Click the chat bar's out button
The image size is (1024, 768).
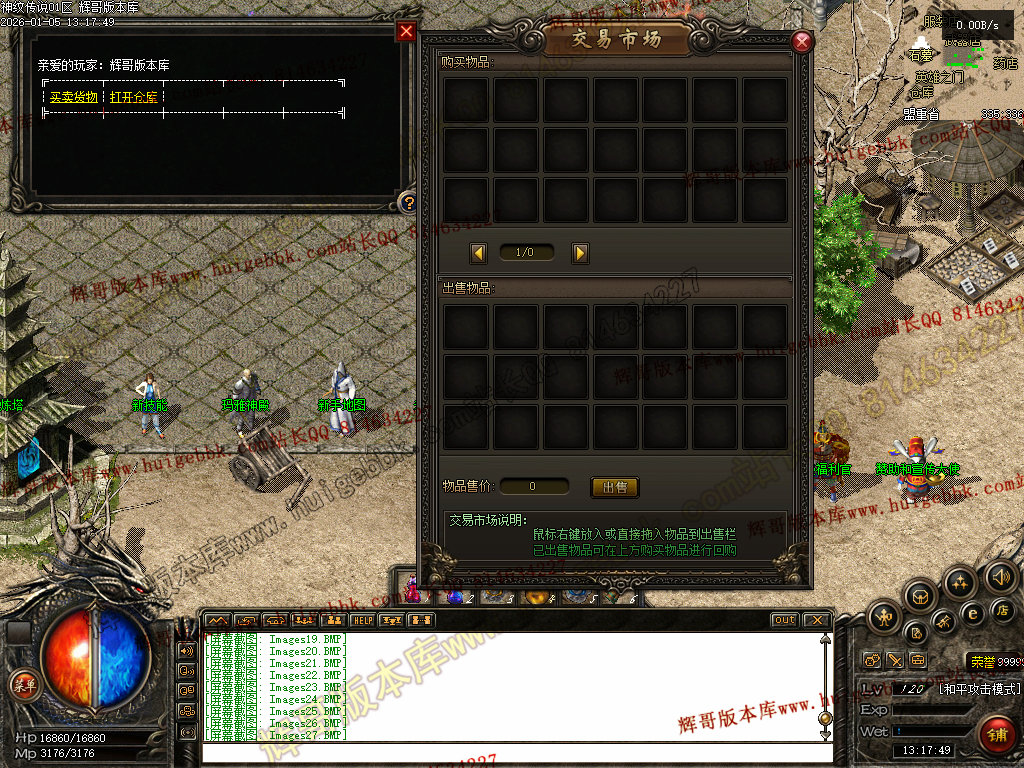point(785,620)
